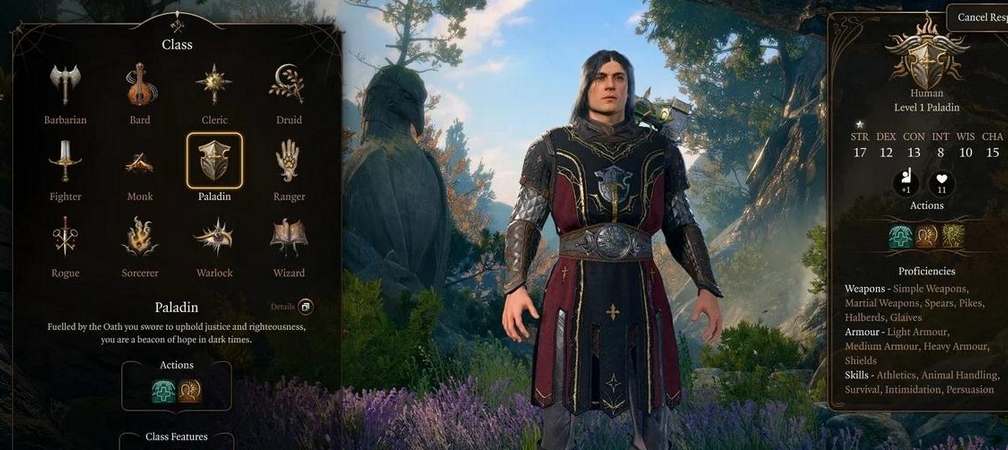1008x450 pixels.
Task: Inspect the green action icon under Paladin description
Action: [163, 391]
